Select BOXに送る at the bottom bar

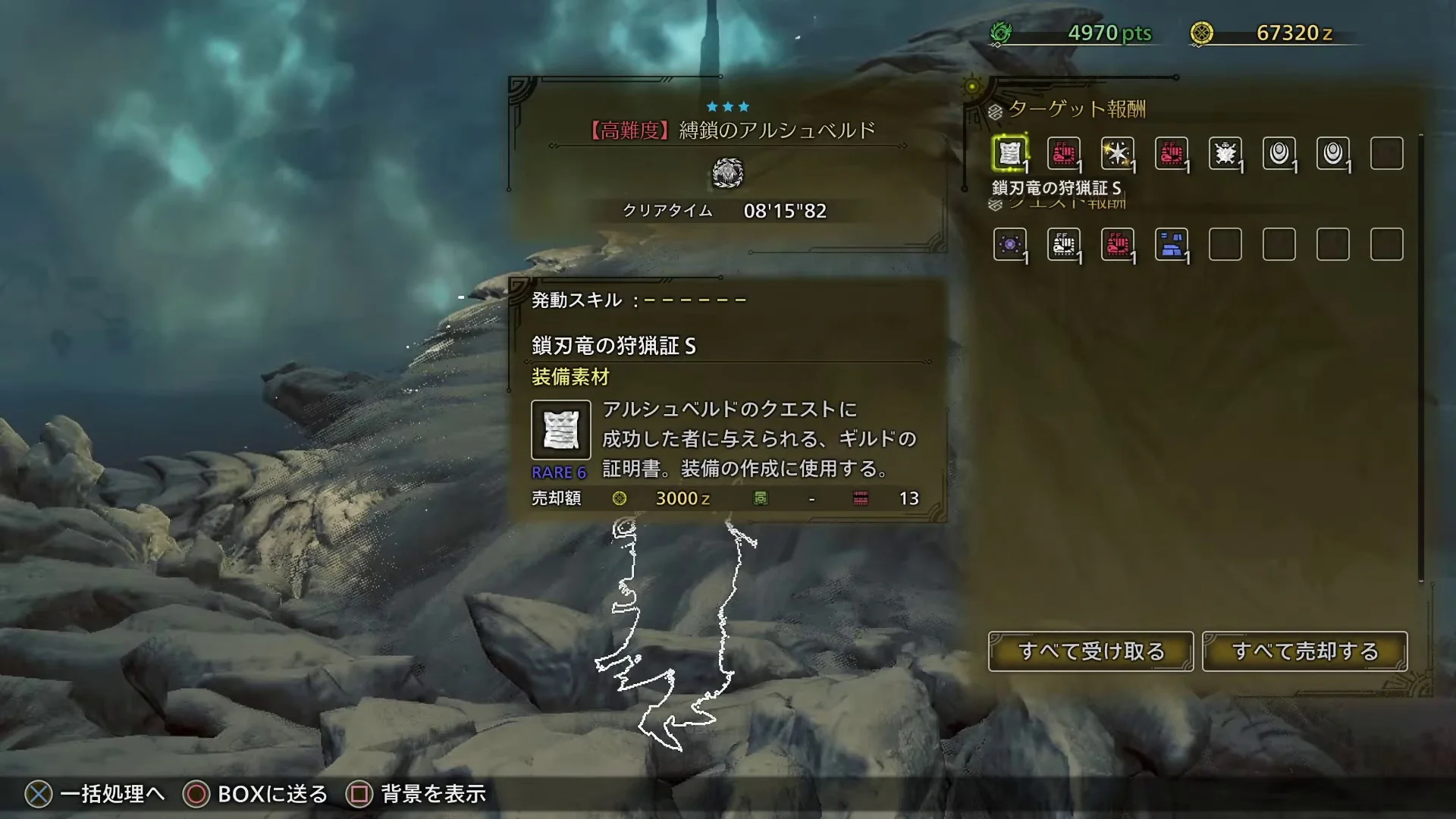269,794
